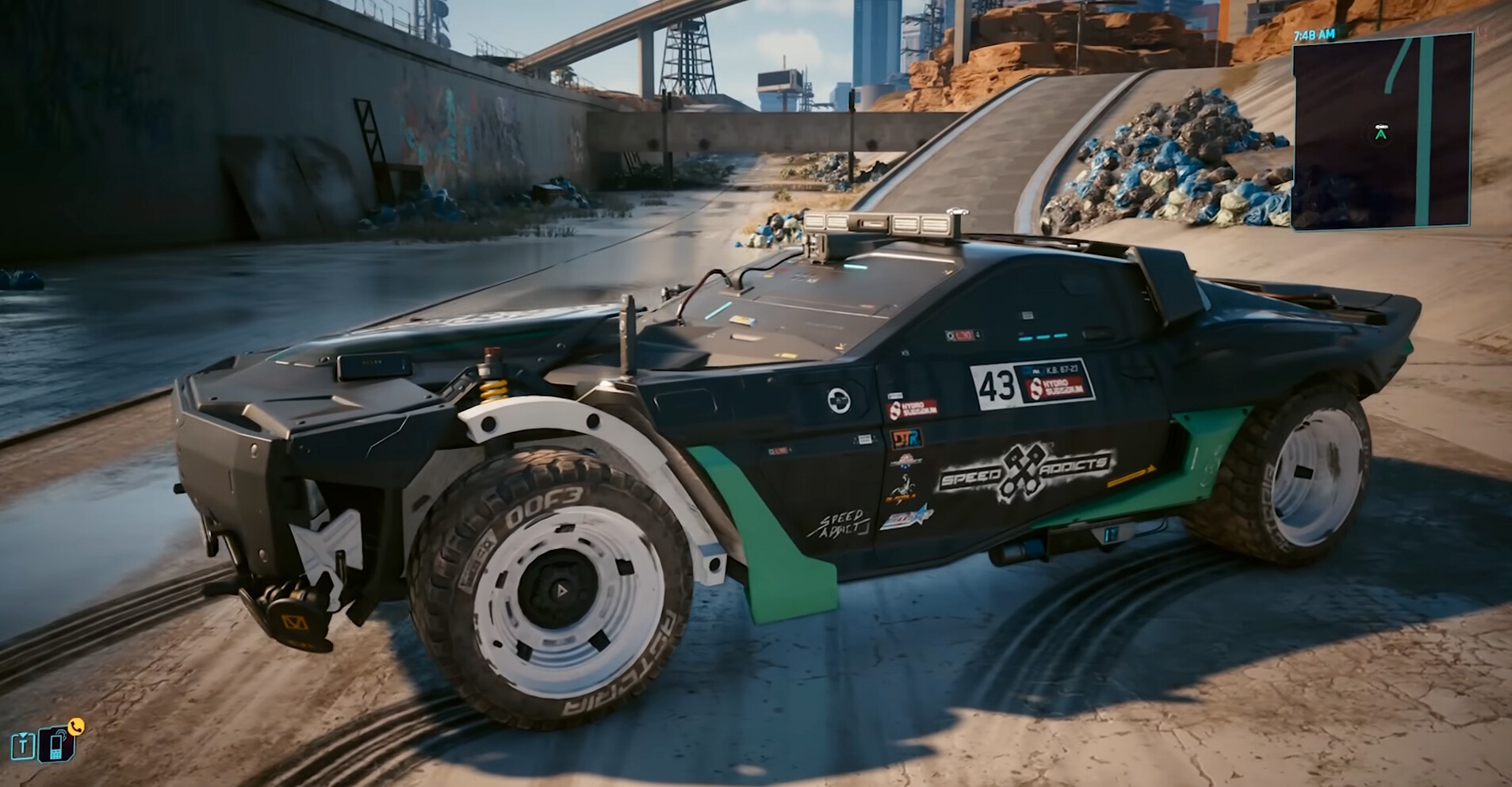
Task: Select the player arrow marker on the minimap
Action: pos(1380,134)
